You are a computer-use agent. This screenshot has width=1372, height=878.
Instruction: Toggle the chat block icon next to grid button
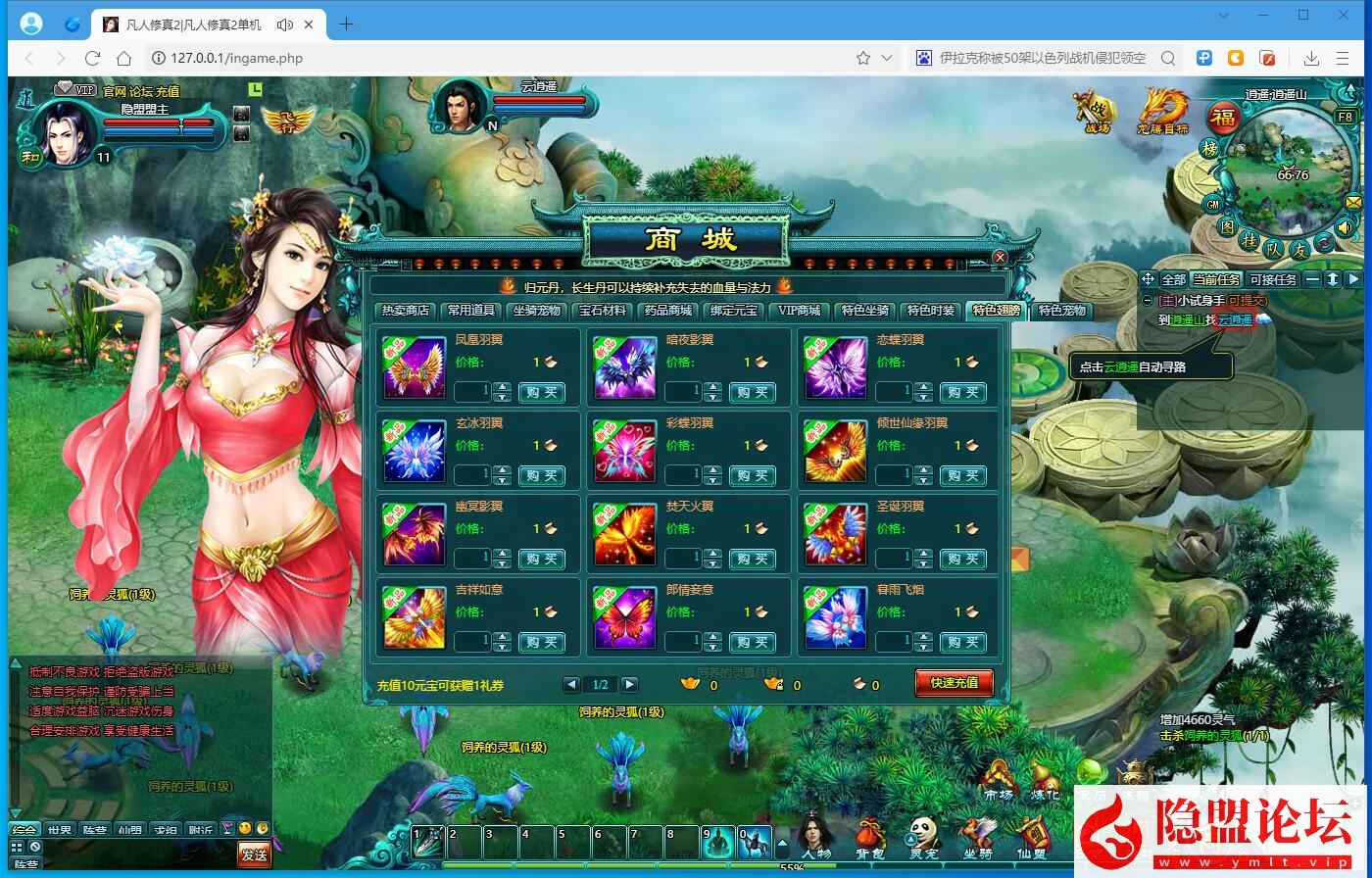(35, 847)
